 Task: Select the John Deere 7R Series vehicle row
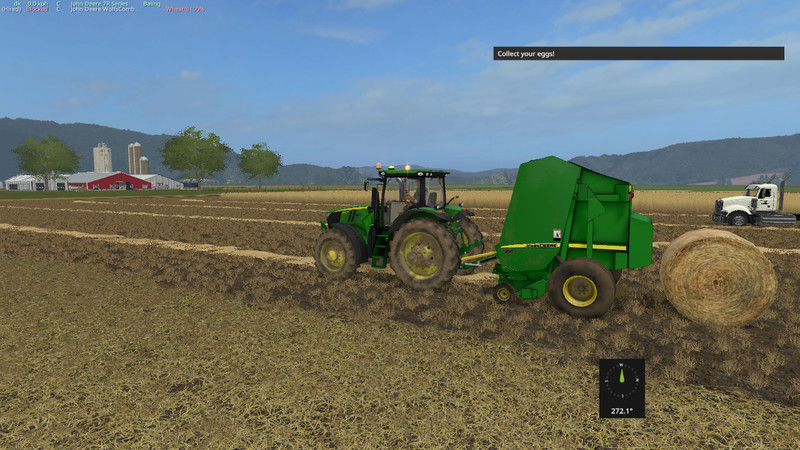click(x=99, y=3)
